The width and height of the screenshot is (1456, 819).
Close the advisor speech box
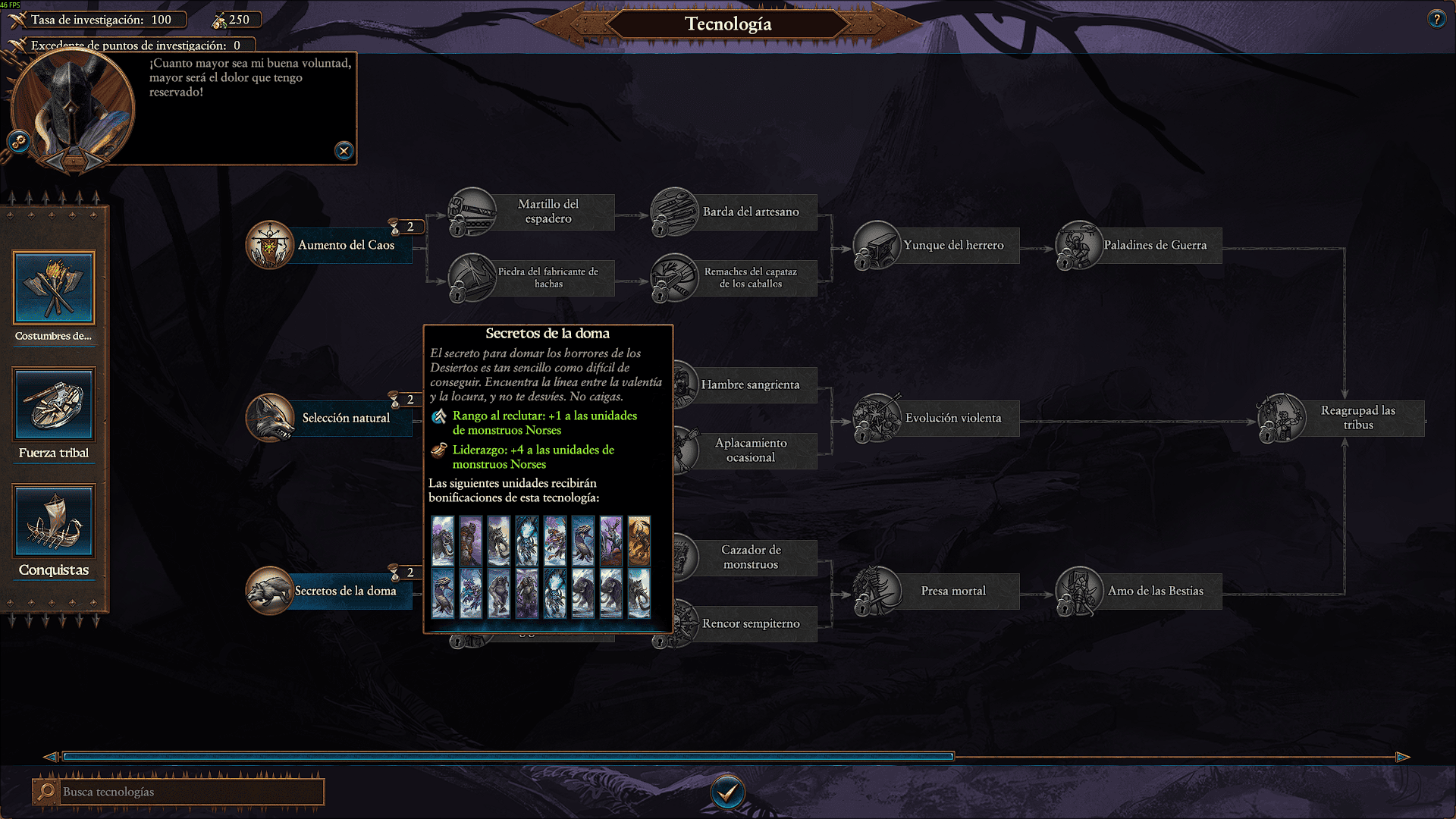coord(344,151)
